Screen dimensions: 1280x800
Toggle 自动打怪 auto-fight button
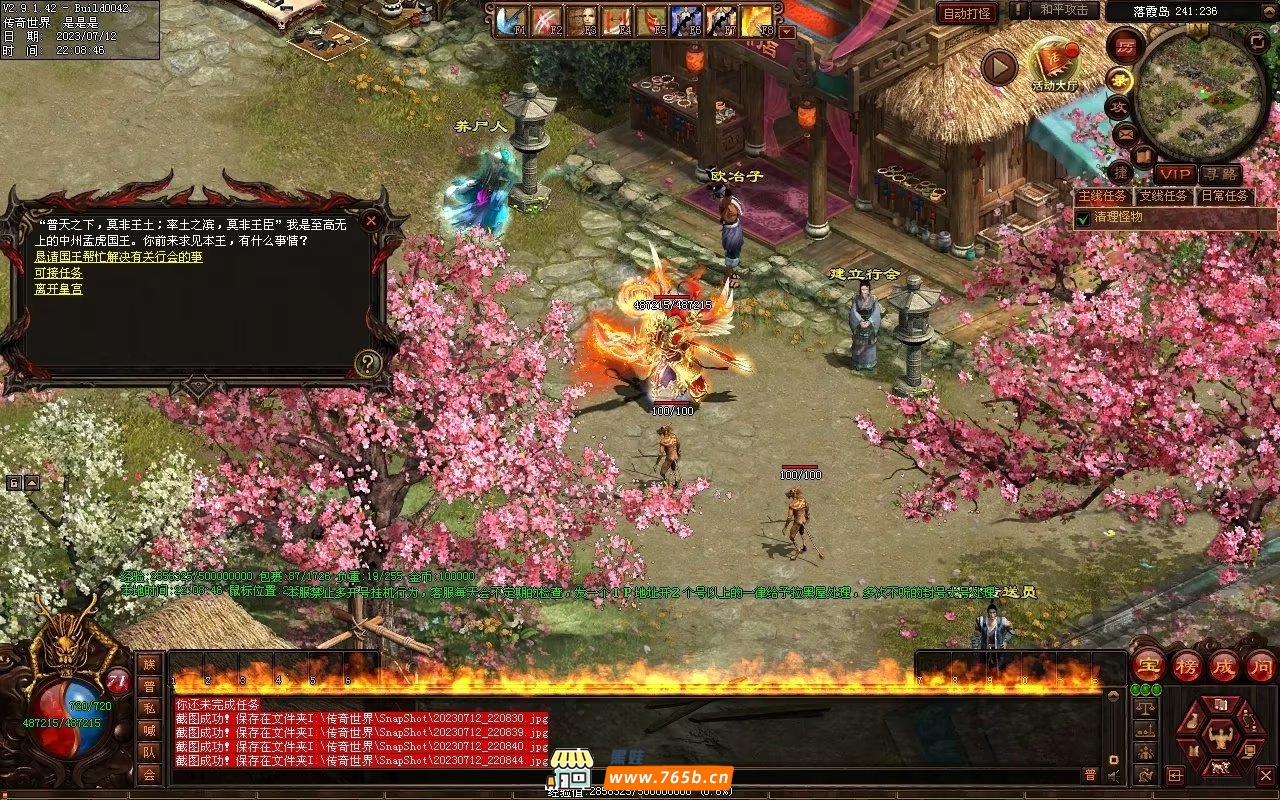click(x=967, y=13)
